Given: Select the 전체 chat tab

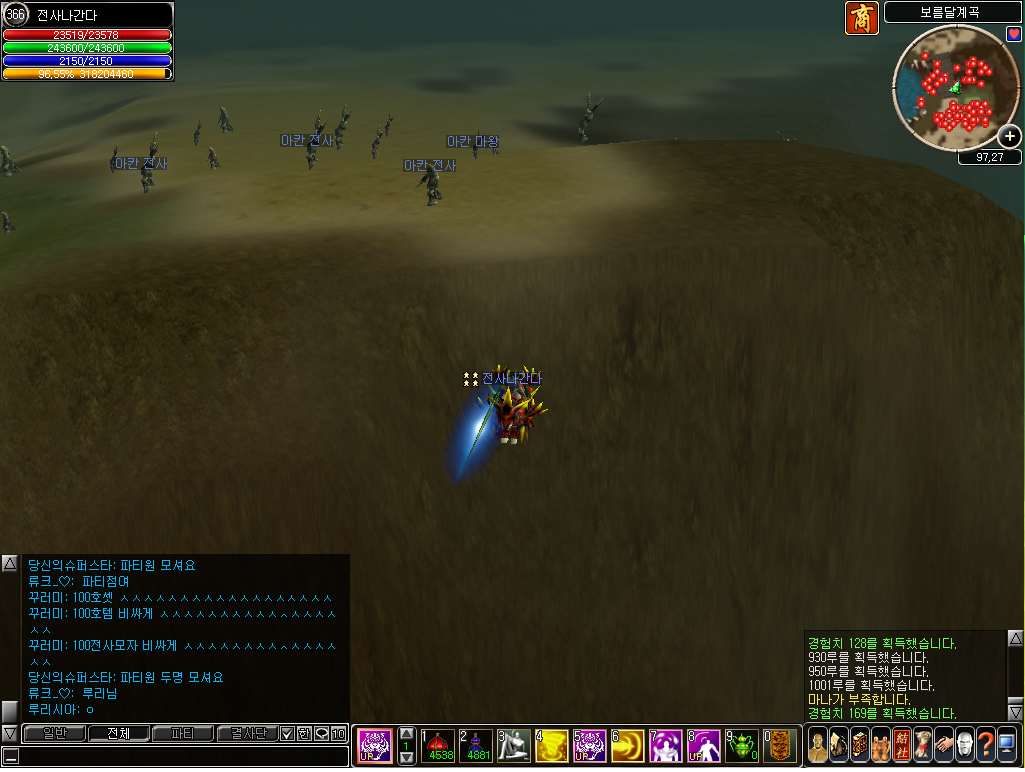Looking at the screenshot, I should point(118,734).
